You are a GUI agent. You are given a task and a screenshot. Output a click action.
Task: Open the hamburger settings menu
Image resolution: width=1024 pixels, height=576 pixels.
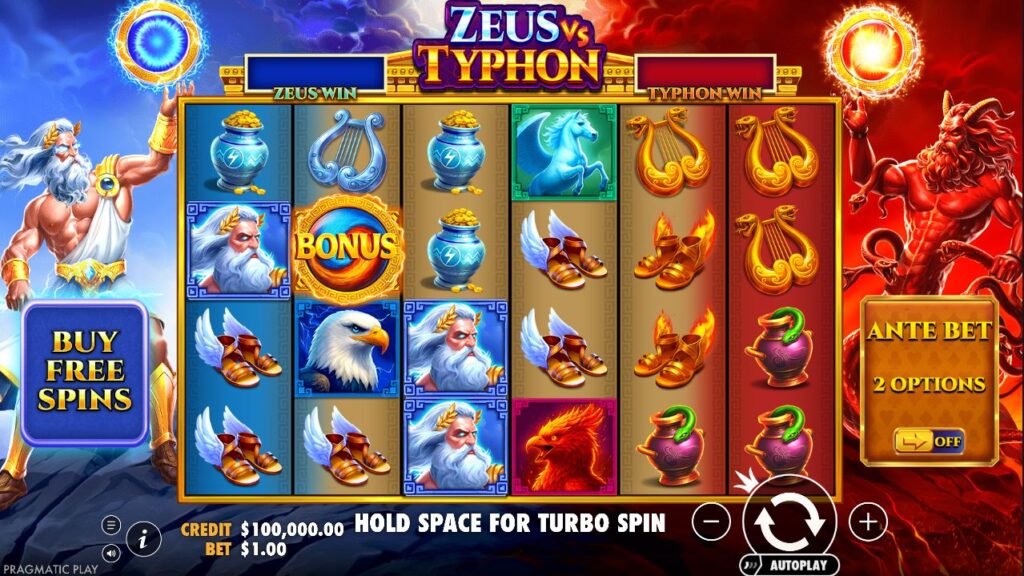click(x=112, y=525)
